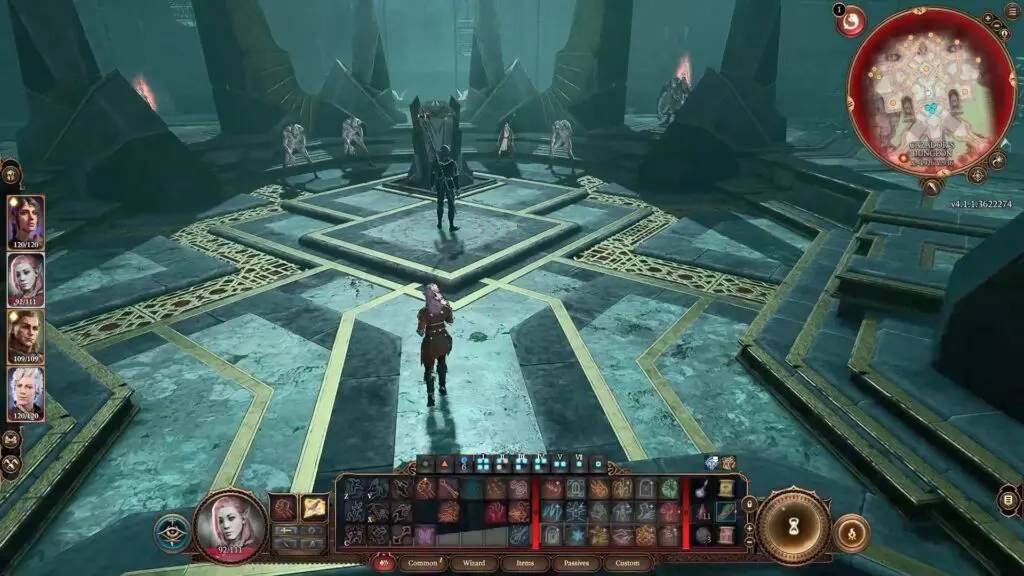The width and height of the screenshot is (1024, 576).
Task: Show the Passives hotbar tab
Action: (576, 563)
